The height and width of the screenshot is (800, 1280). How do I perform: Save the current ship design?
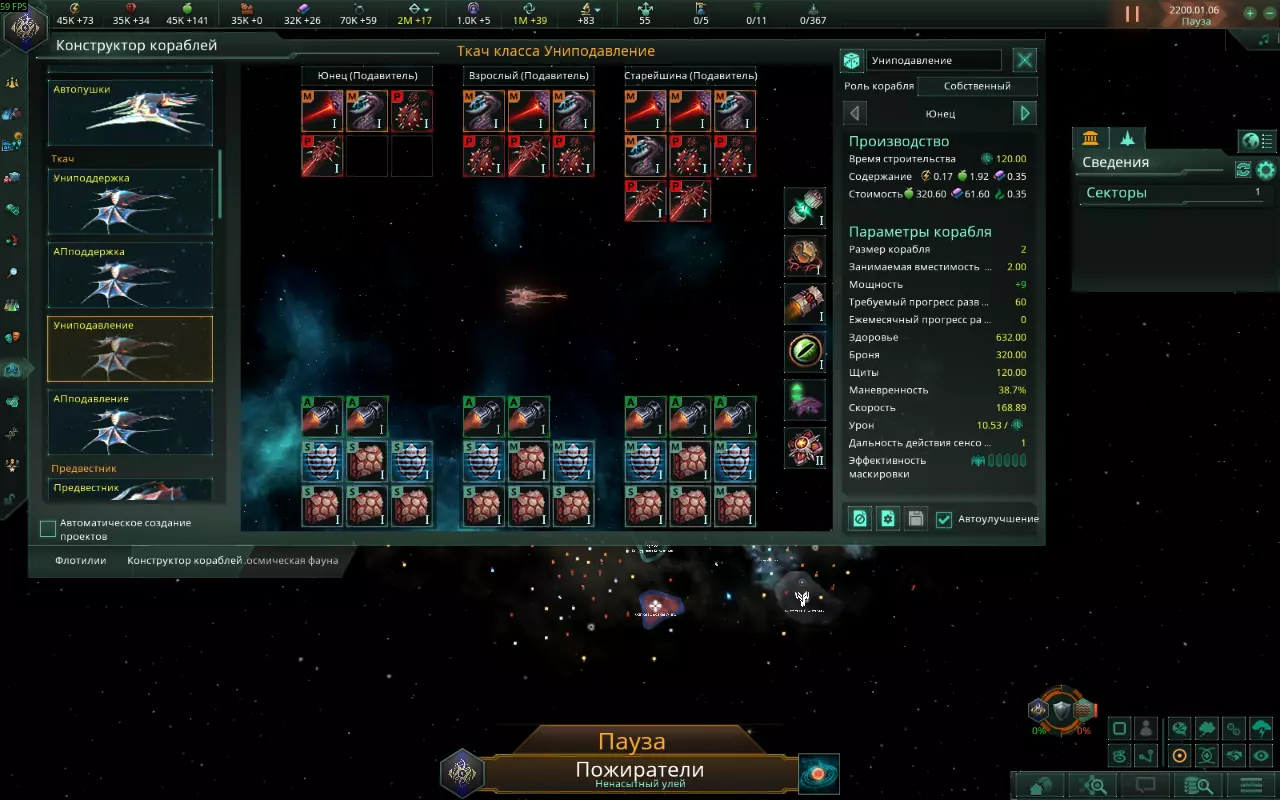pos(915,519)
